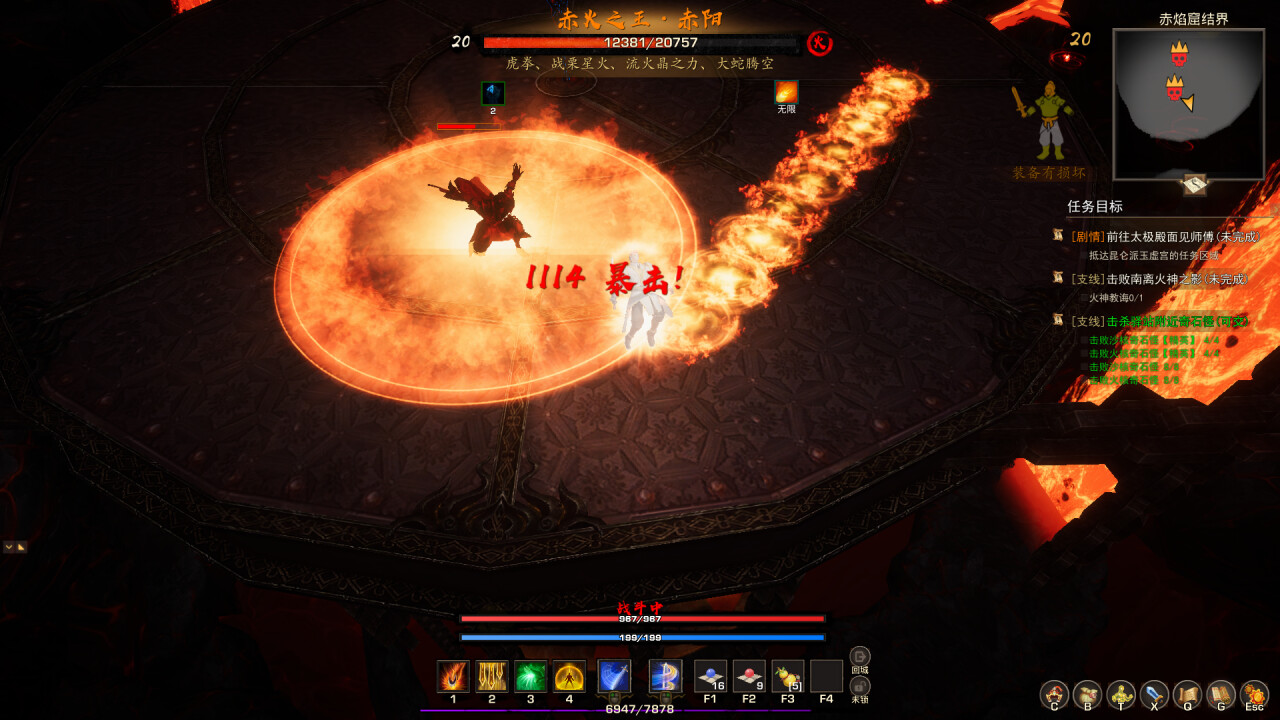Toggle the 未锁 hotbar lock button
This screenshot has height=720, width=1280.
(x=860, y=687)
